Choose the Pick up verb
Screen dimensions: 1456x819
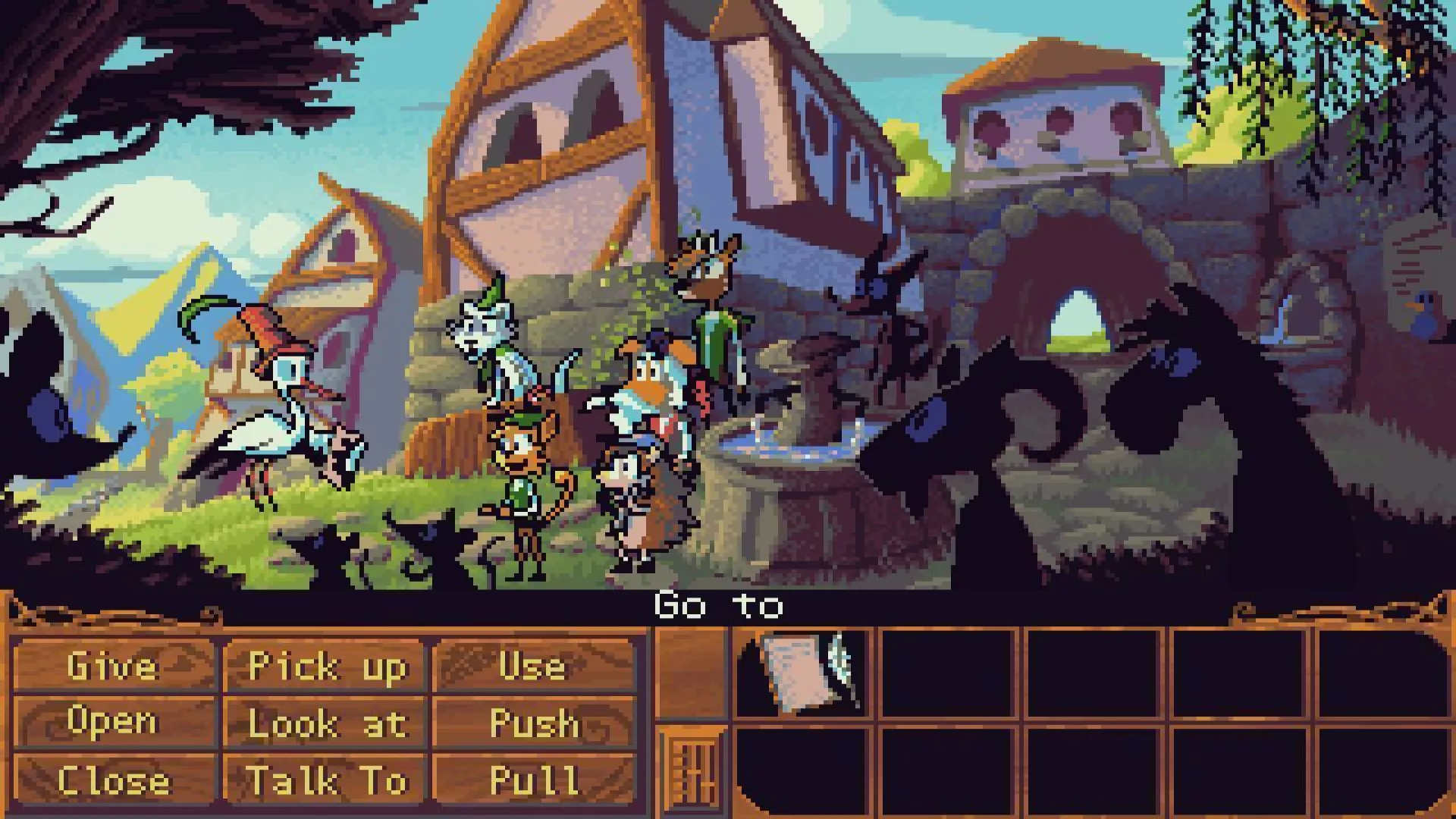327,667
